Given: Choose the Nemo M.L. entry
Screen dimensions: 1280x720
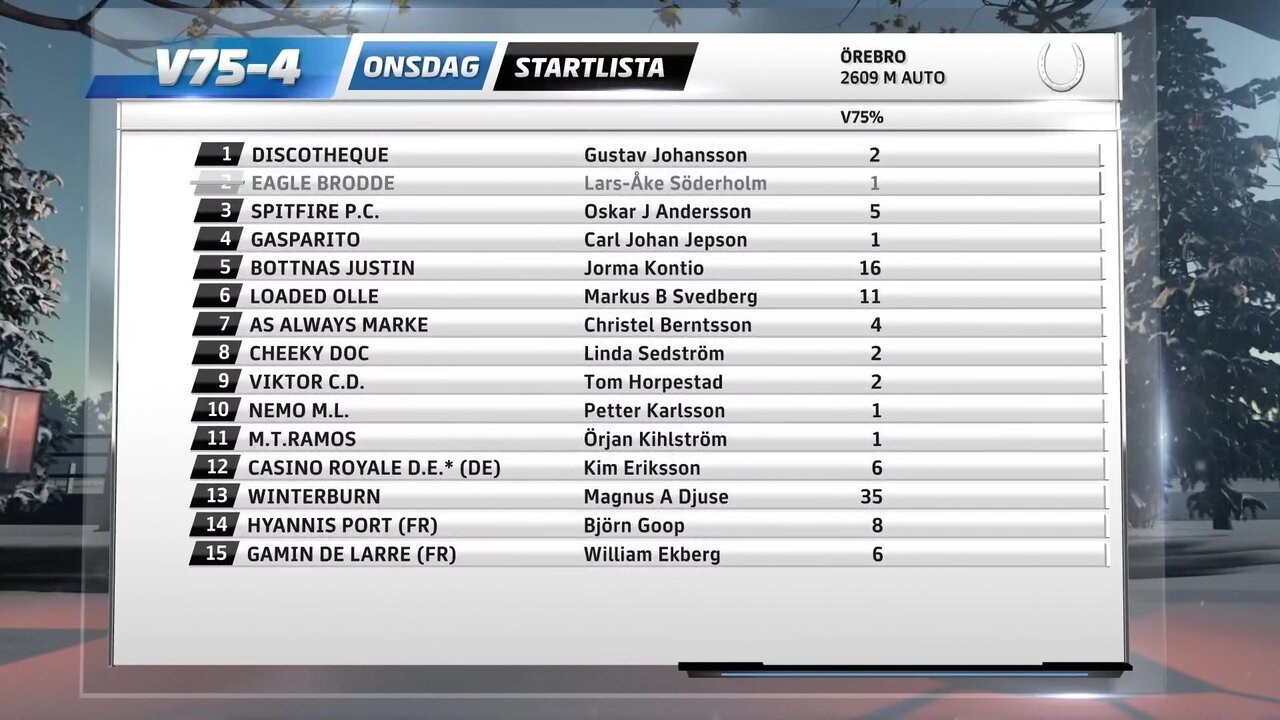Looking at the screenshot, I should pos(299,410).
